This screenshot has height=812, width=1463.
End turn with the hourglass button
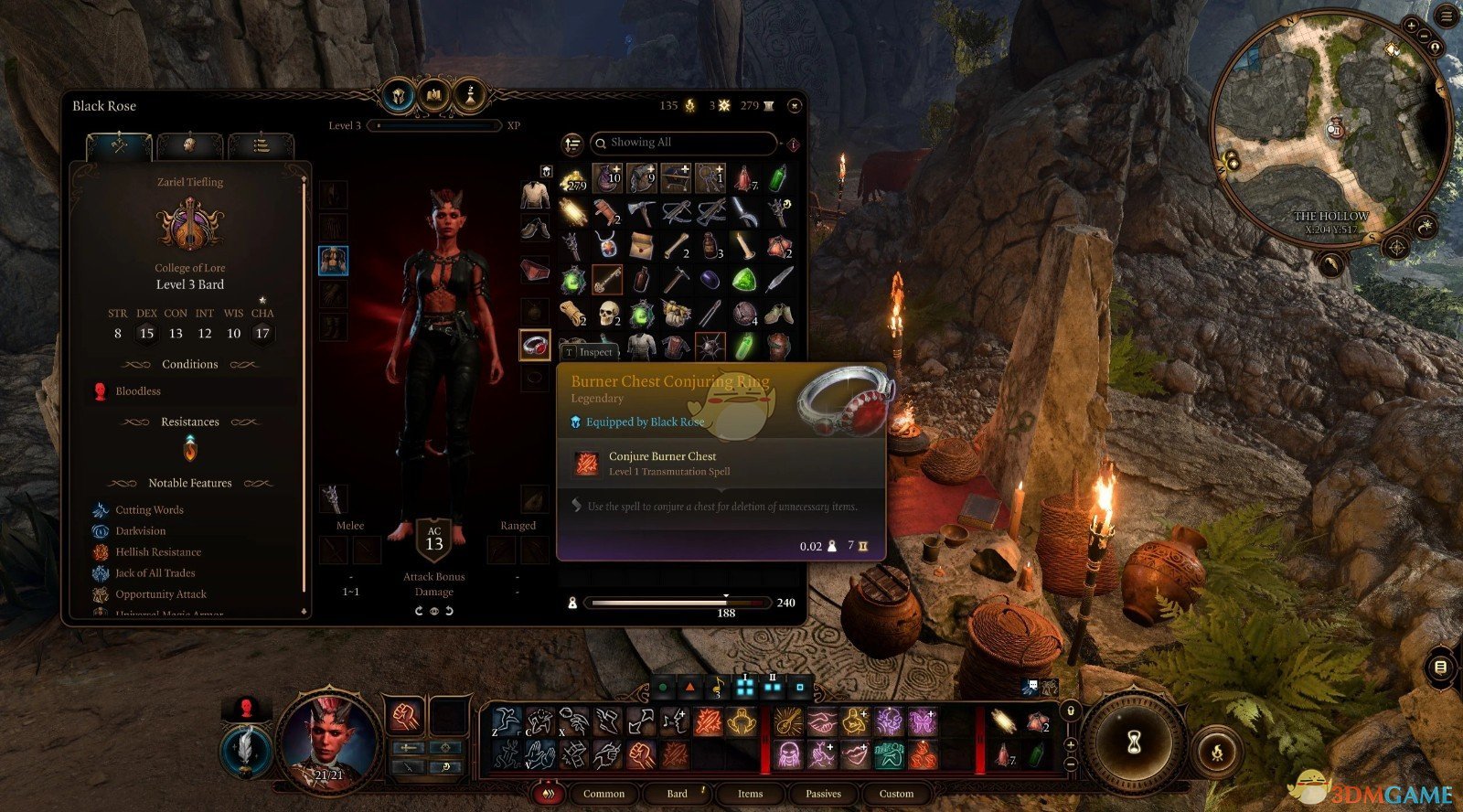click(1134, 742)
